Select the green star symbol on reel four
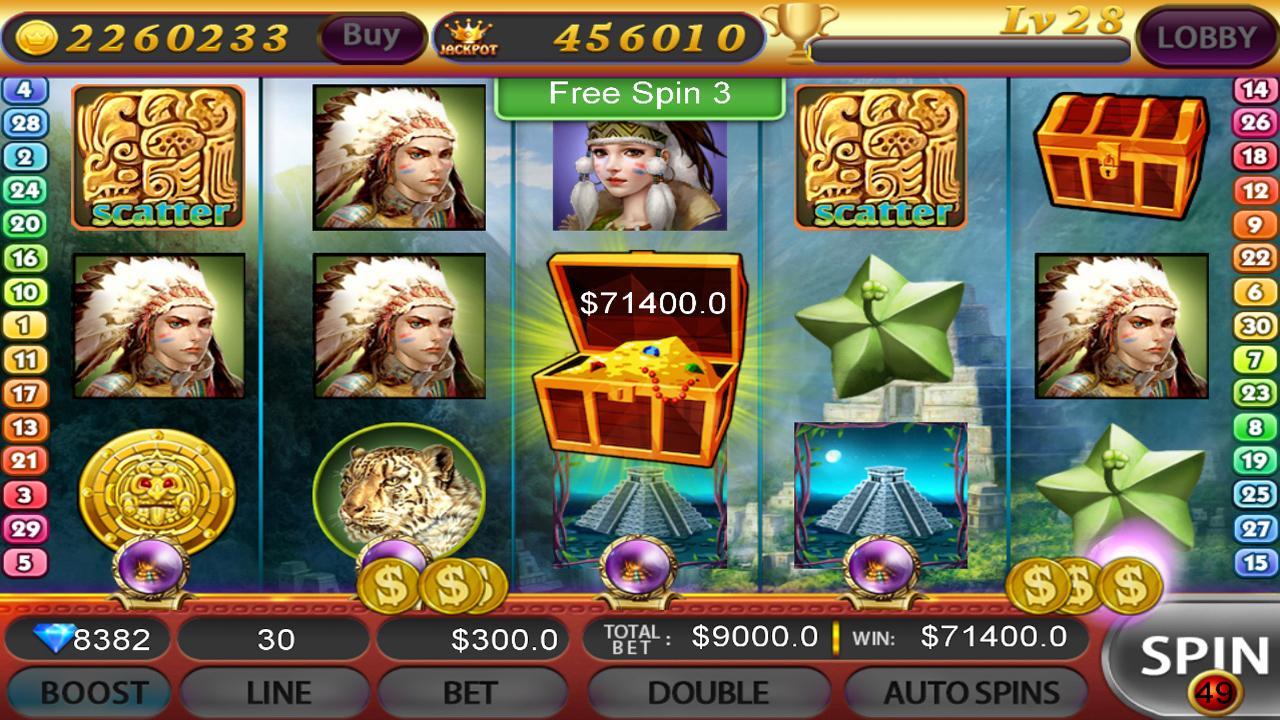Viewport: 1280px width, 720px height. tap(880, 330)
